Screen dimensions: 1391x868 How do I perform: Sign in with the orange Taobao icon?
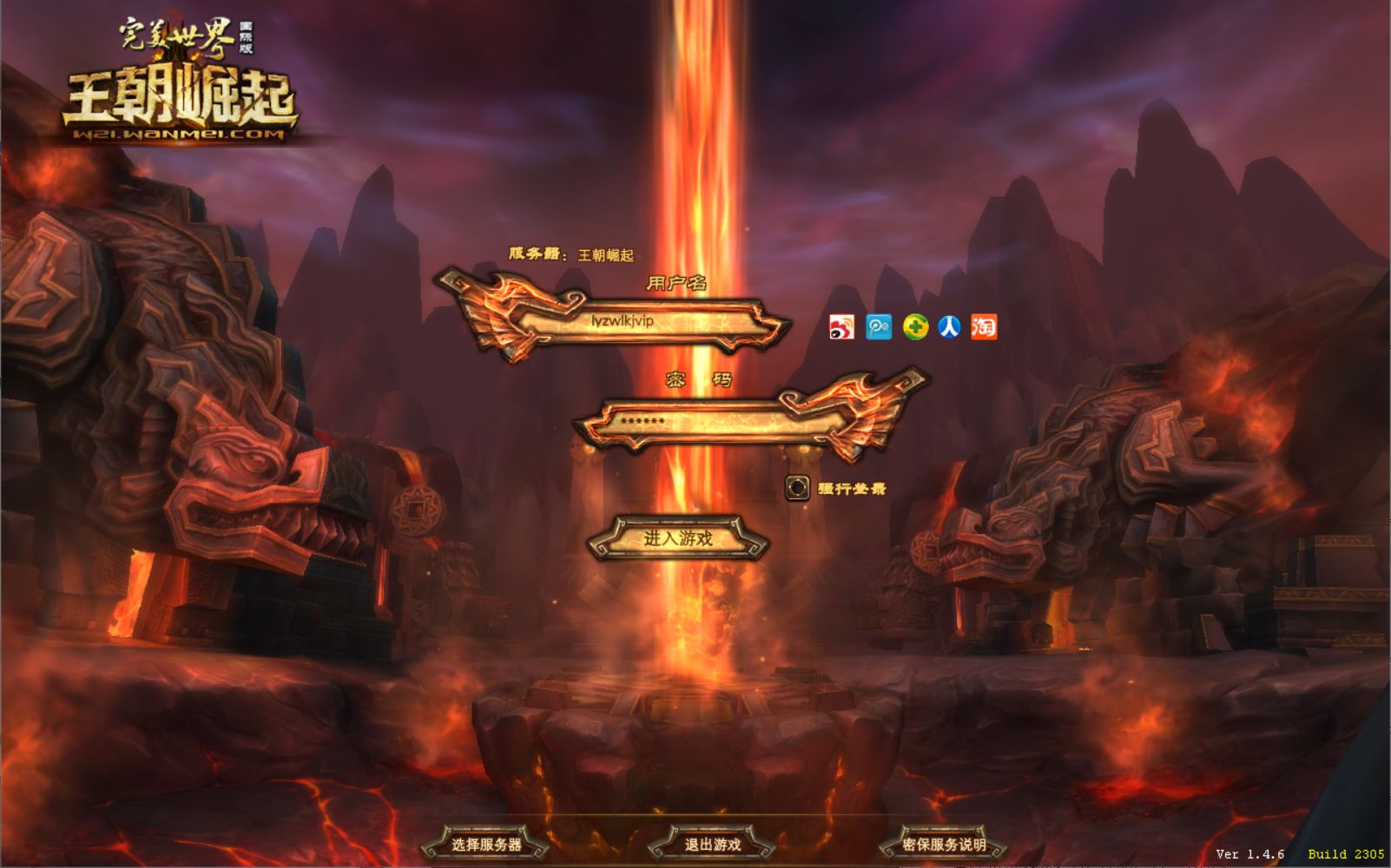pos(984,327)
